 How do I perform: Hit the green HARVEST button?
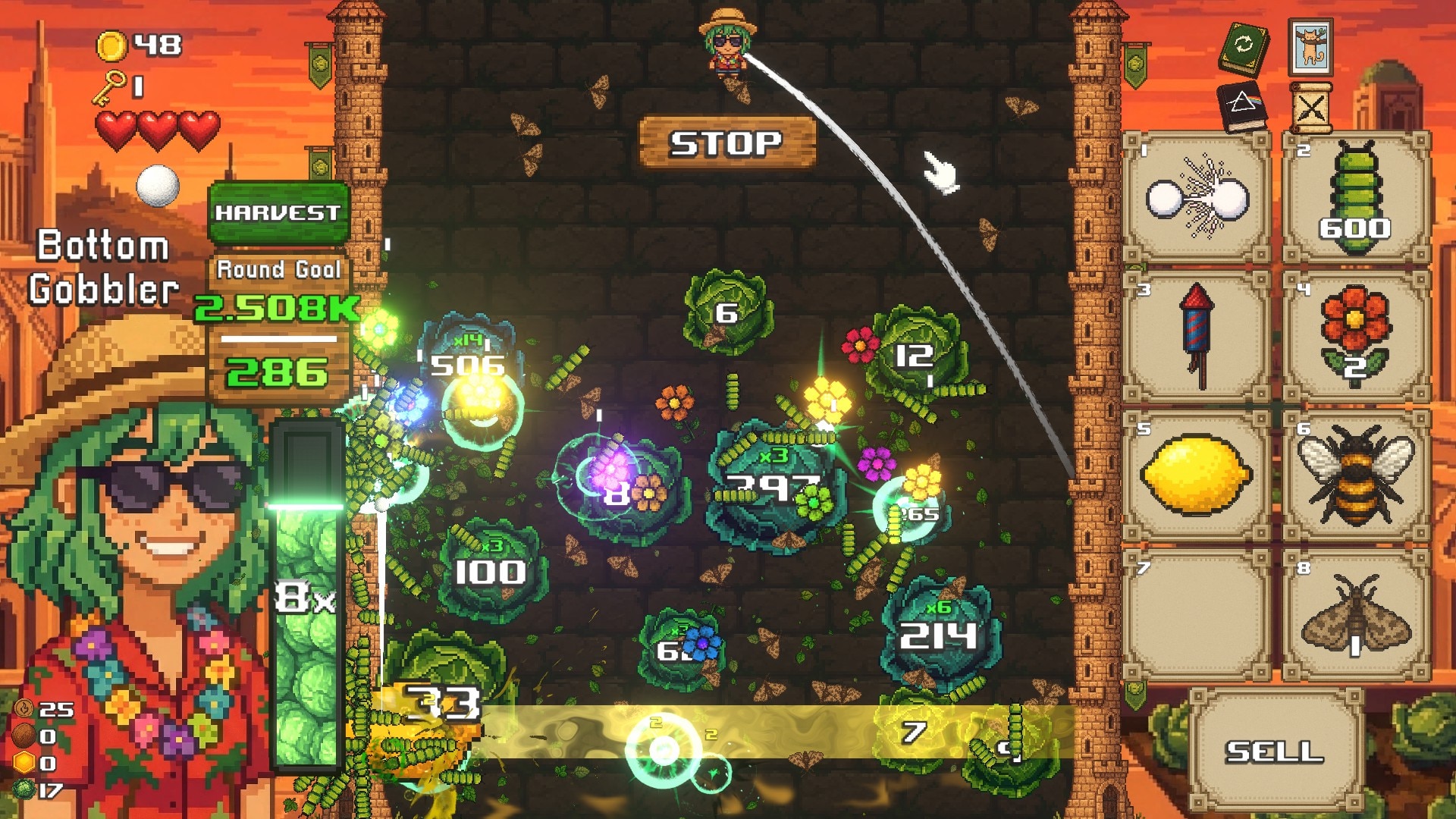(278, 213)
